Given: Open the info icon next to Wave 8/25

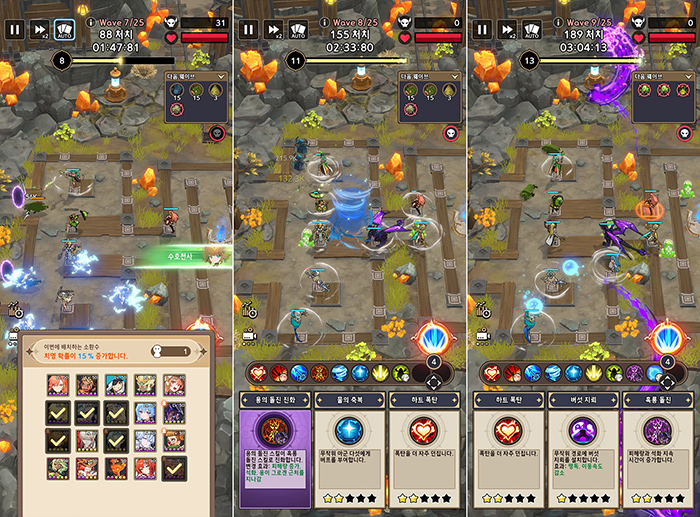Looking at the screenshot, I should [325, 20].
